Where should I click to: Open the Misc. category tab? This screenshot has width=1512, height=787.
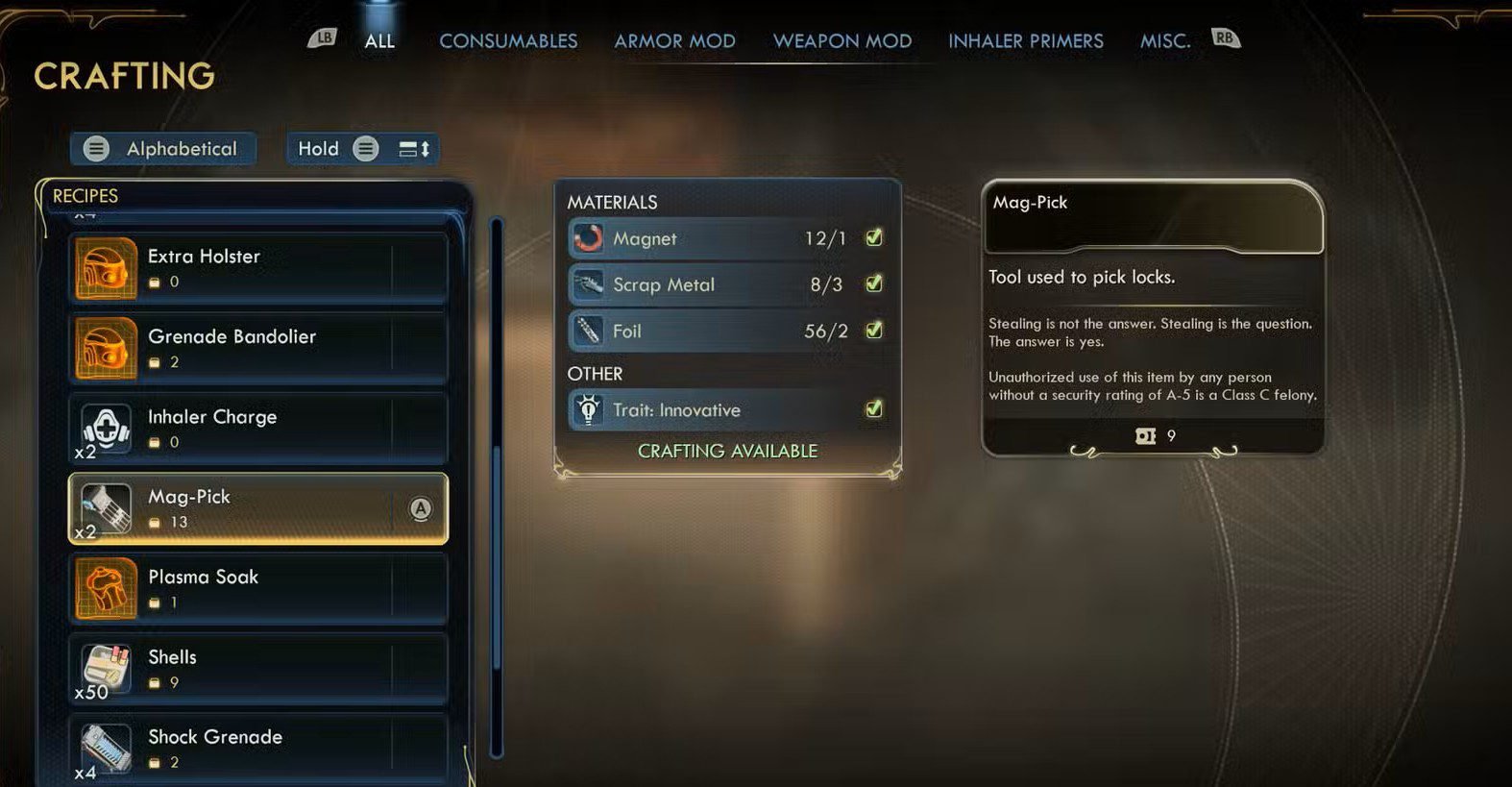tap(1164, 41)
